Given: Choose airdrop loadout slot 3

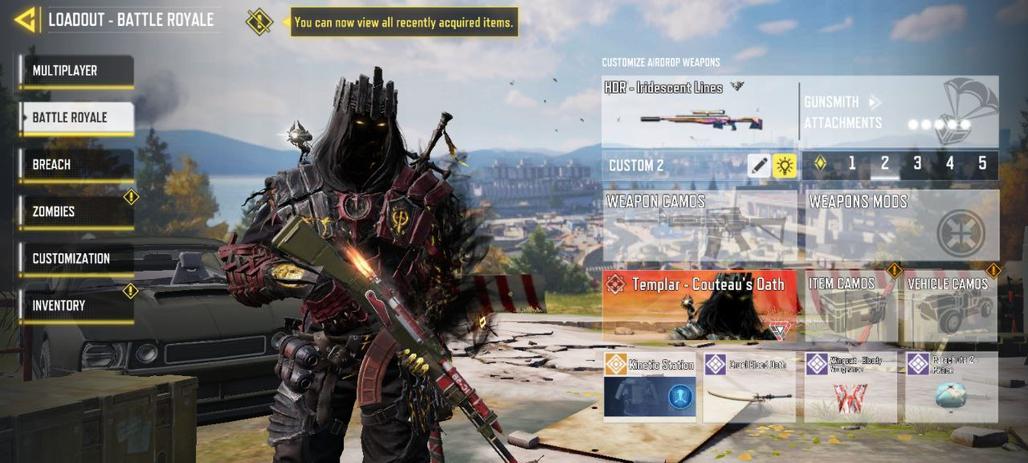Looking at the screenshot, I should click(x=917, y=164).
